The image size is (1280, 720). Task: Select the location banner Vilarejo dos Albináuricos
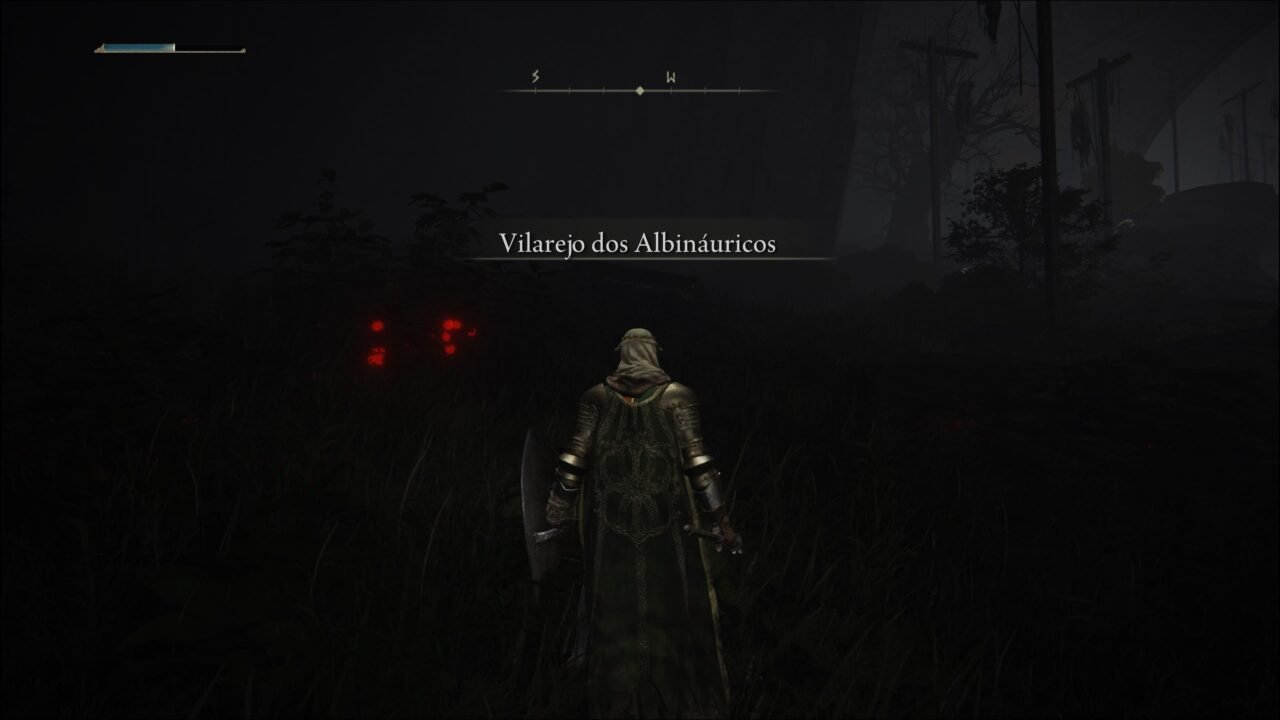pyautogui.click(x=640, y=240)
